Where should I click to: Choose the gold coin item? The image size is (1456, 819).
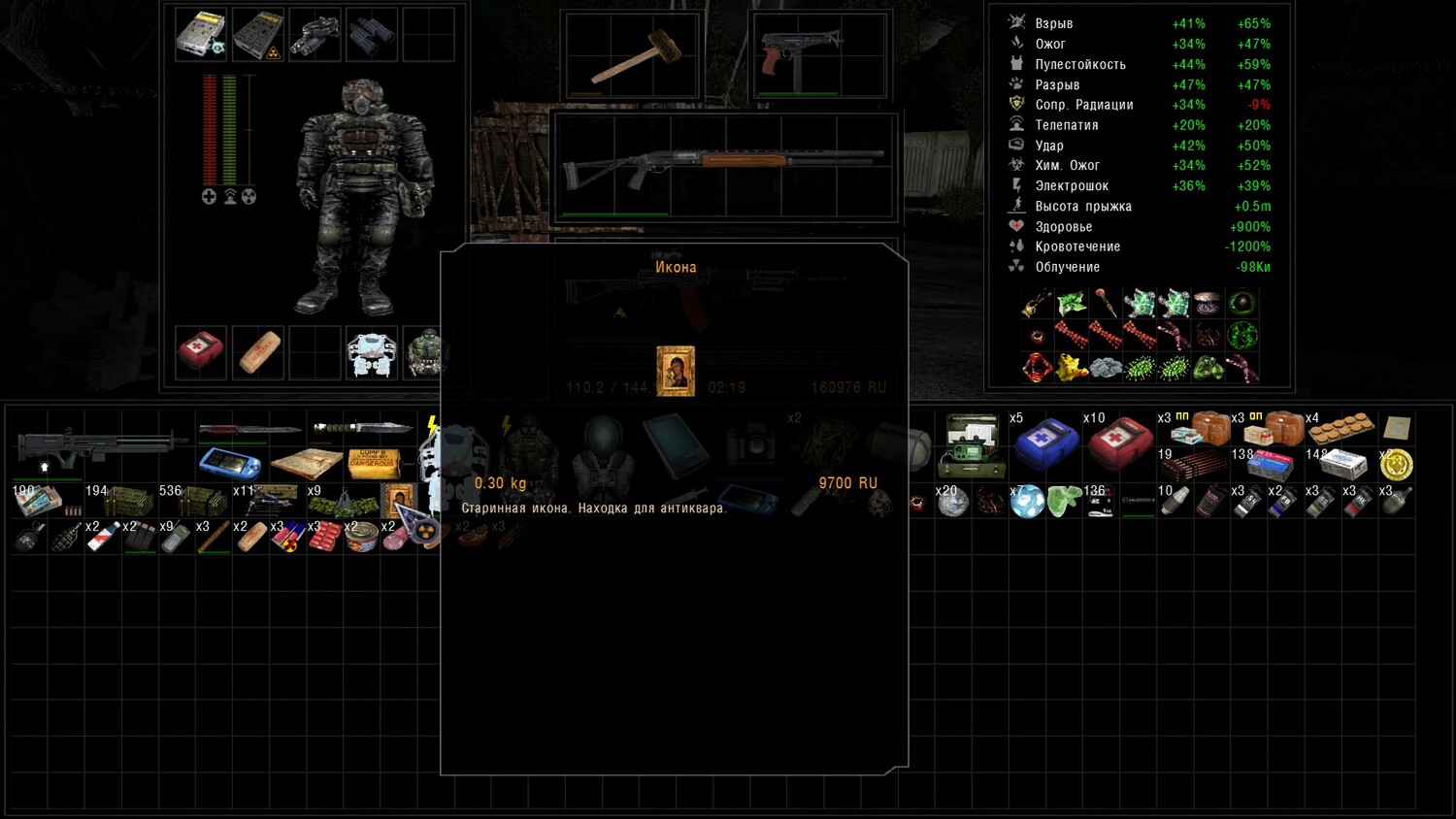(1396, 465)
